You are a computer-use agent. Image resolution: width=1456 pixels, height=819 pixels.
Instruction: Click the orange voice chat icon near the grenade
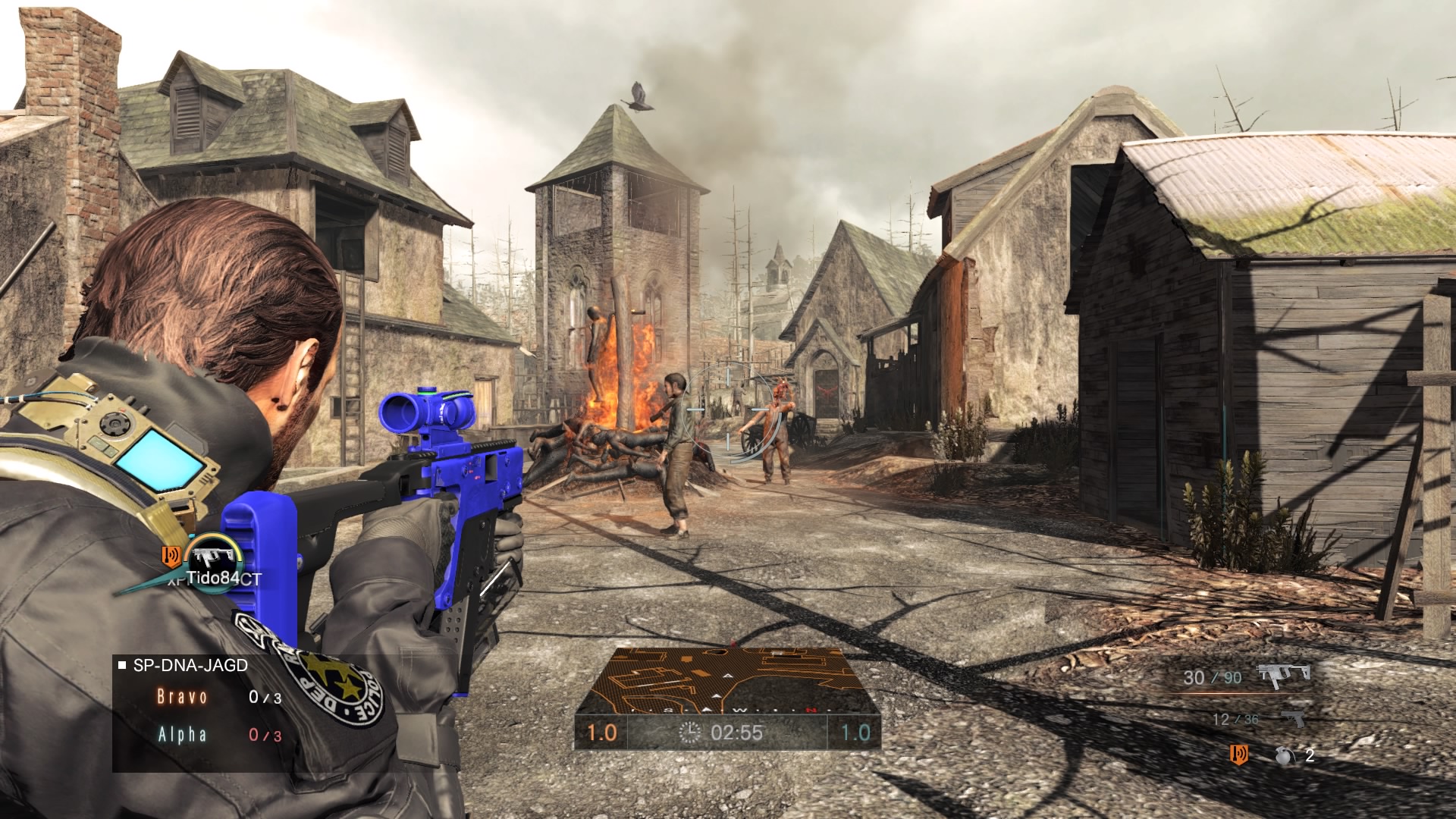[x=1238, y=755]
